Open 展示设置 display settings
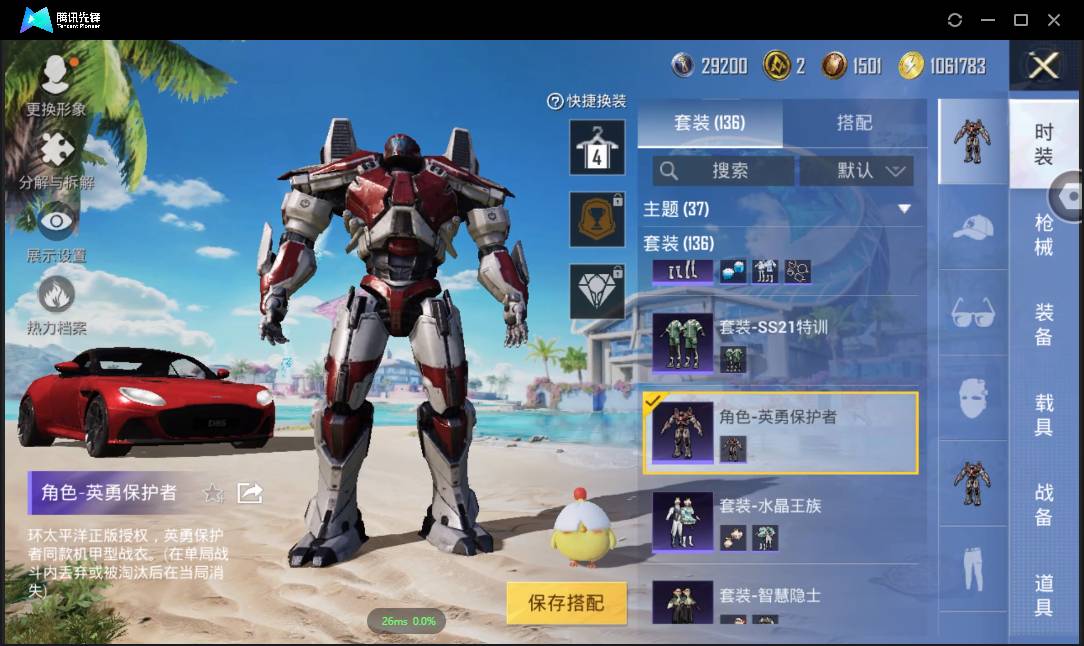Image resolution: width=1084 pixels, height=646 pixels. 56,230
